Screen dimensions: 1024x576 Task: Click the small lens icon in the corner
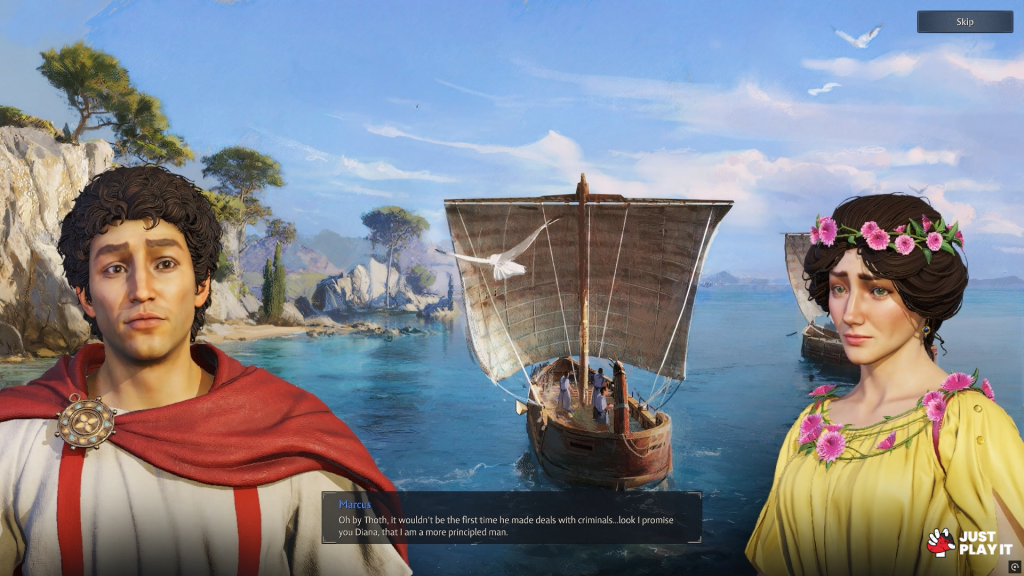pyautogui.click(x=1015, y=567)
